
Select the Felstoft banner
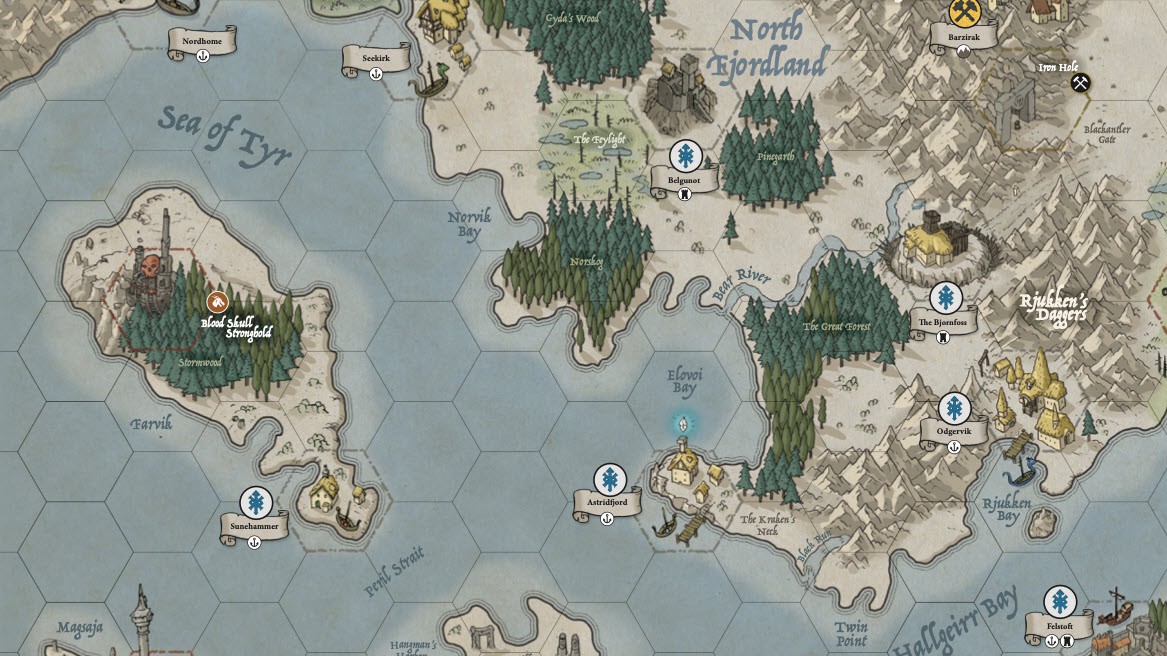click(x=1059, y=626)
